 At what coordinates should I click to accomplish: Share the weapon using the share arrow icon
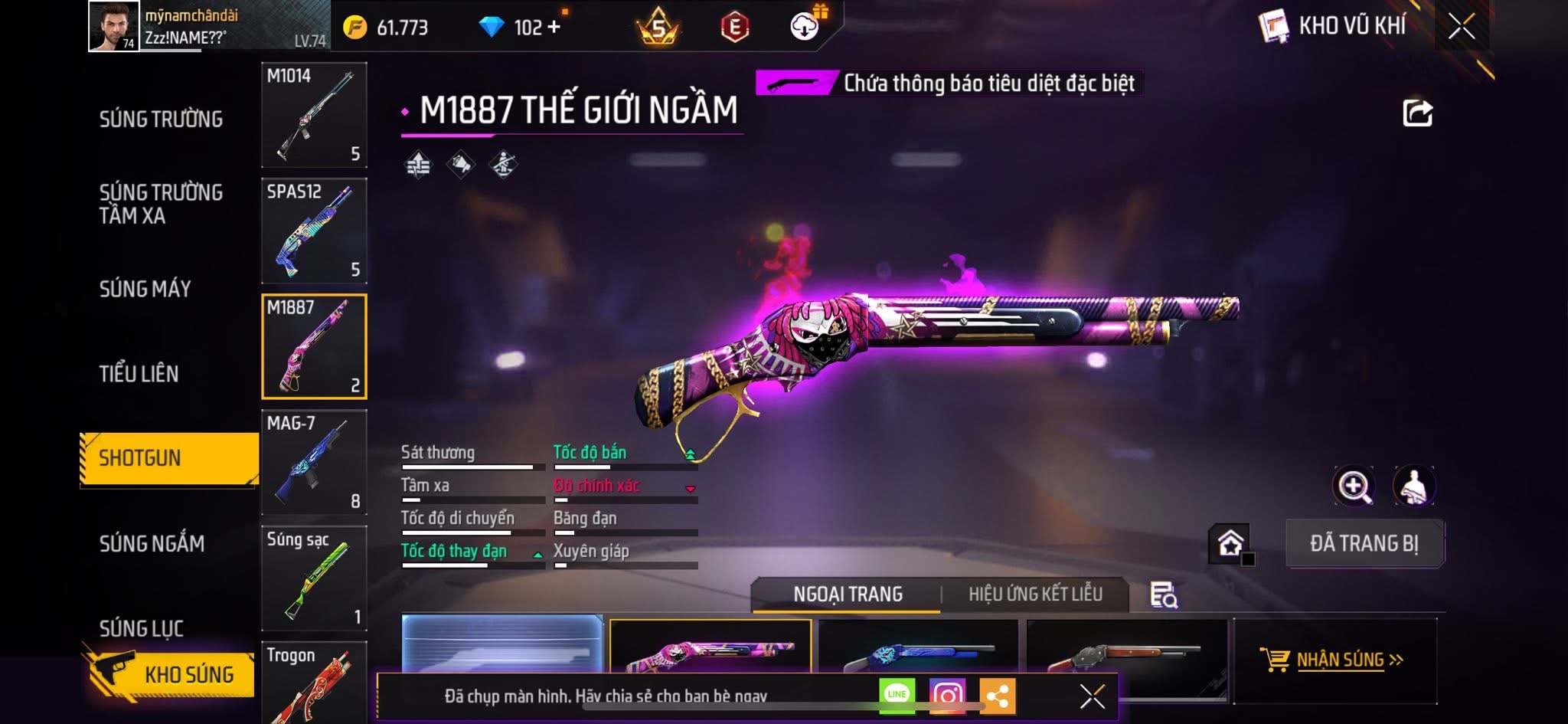[1417, 113]
